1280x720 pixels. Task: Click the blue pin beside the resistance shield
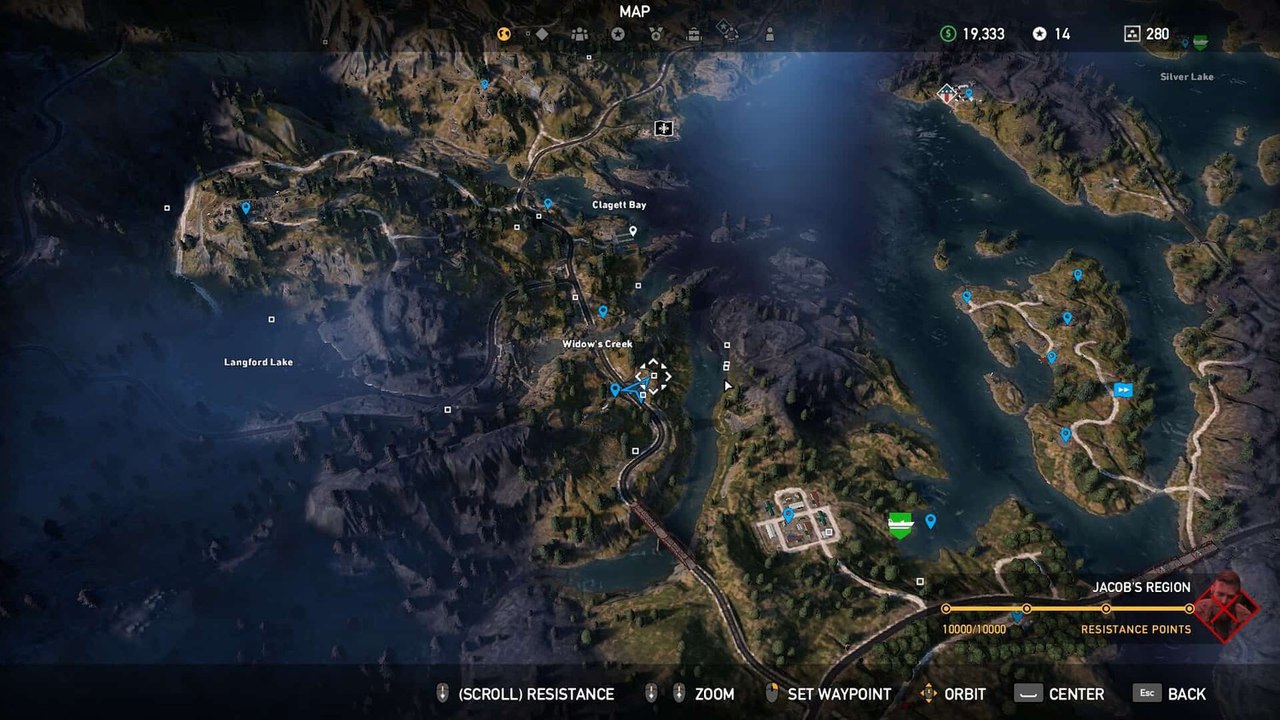(931, 521)
